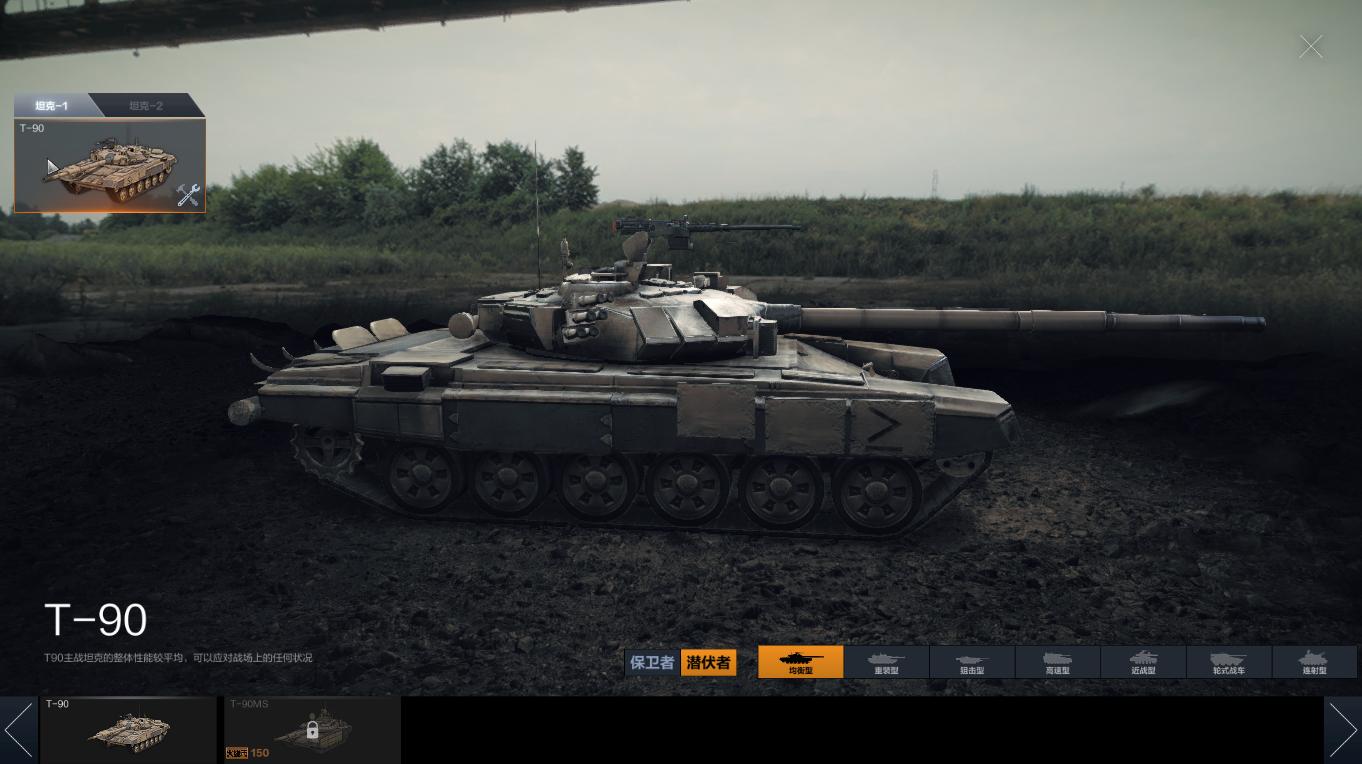Click the left arrow of the tank list

point(18,730)
